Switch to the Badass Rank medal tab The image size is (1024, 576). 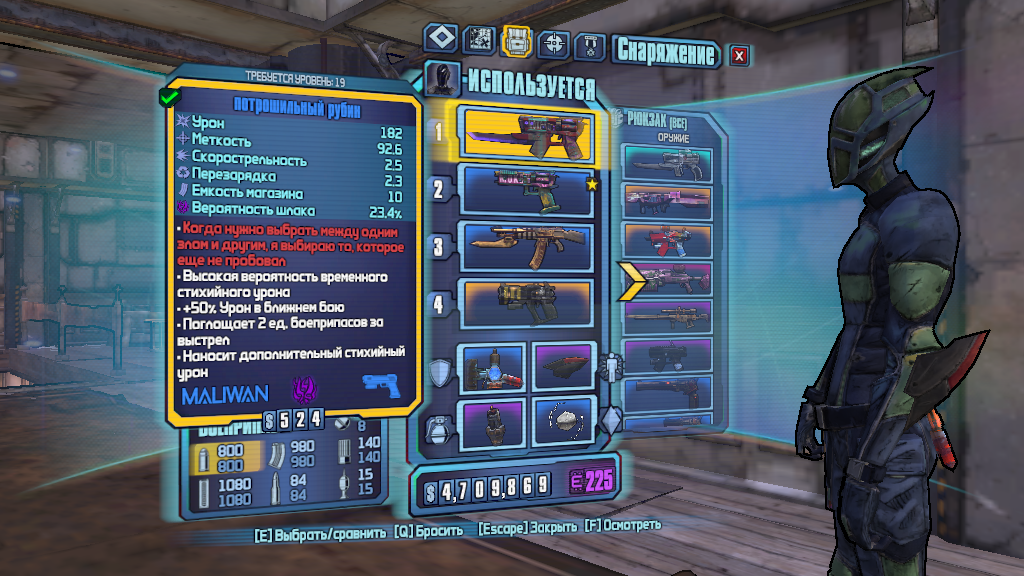pyautogui.click(x=590, y=45)
